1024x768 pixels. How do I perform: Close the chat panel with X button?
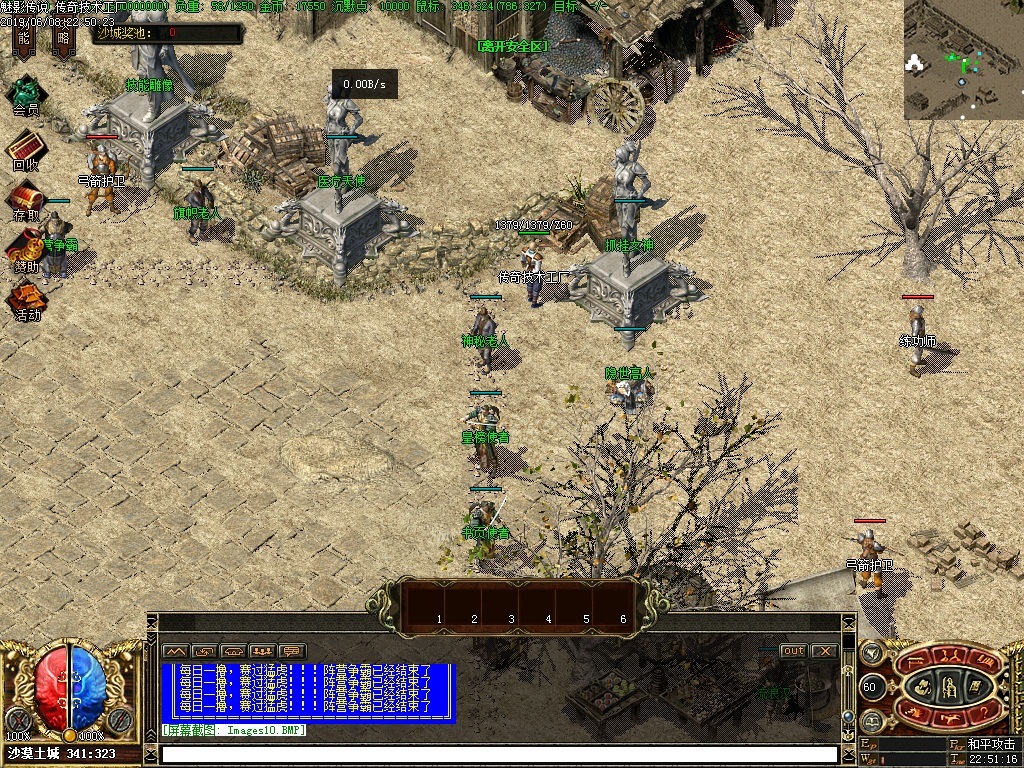pyautogui.click(x=824, y=651)
